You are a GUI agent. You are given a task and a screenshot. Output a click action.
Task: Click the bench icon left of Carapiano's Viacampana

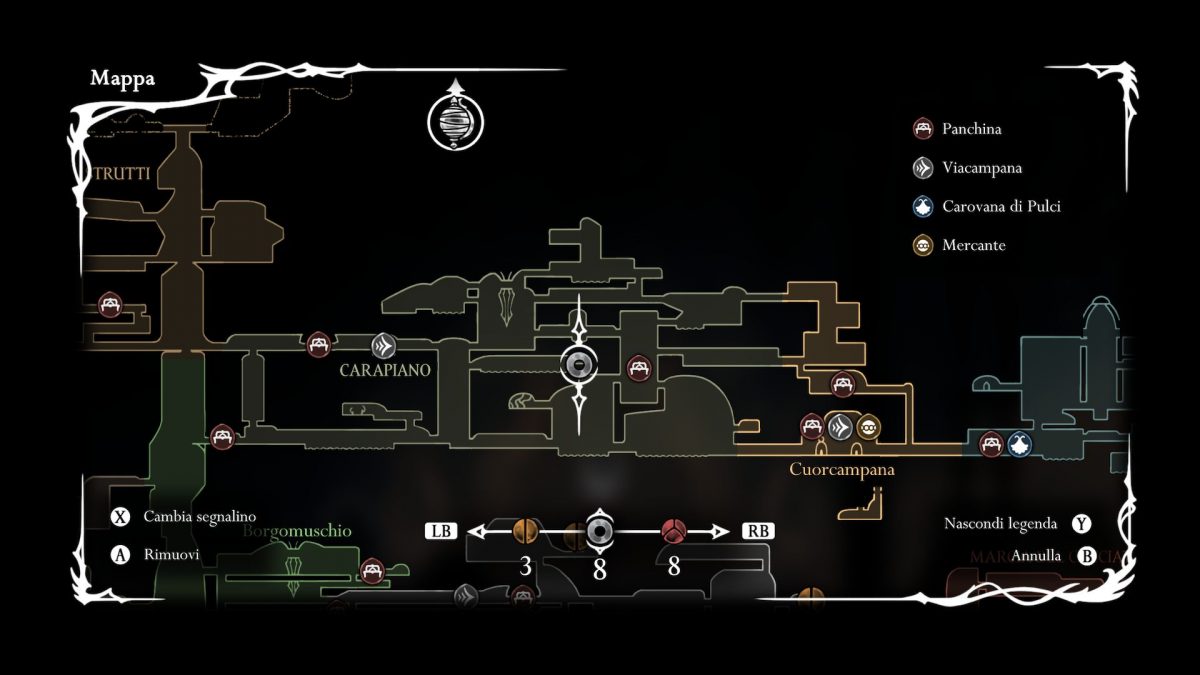coord(319,345)
